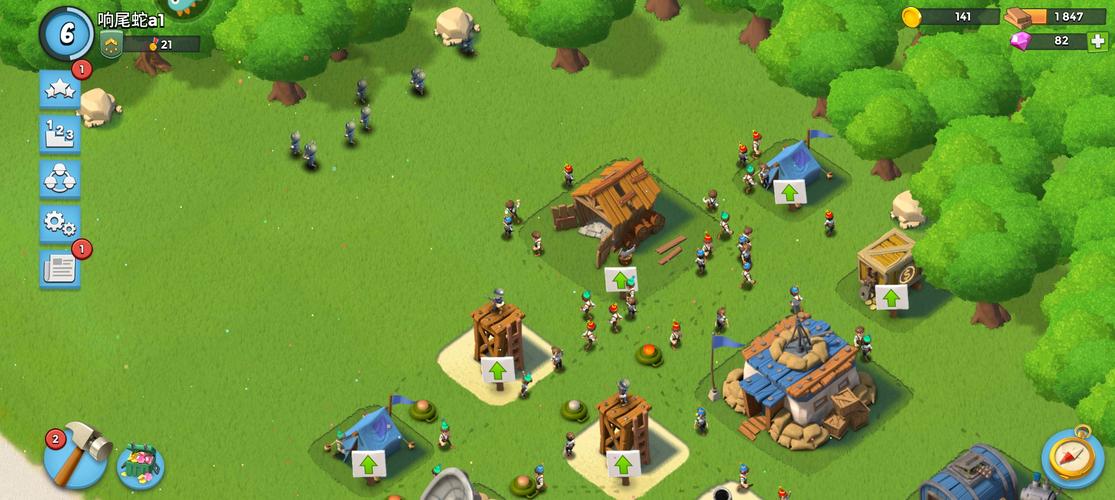The height and width of the screenshot is (500, 1115).
Task: Open the hammer build menu
Action: point(76,456)
